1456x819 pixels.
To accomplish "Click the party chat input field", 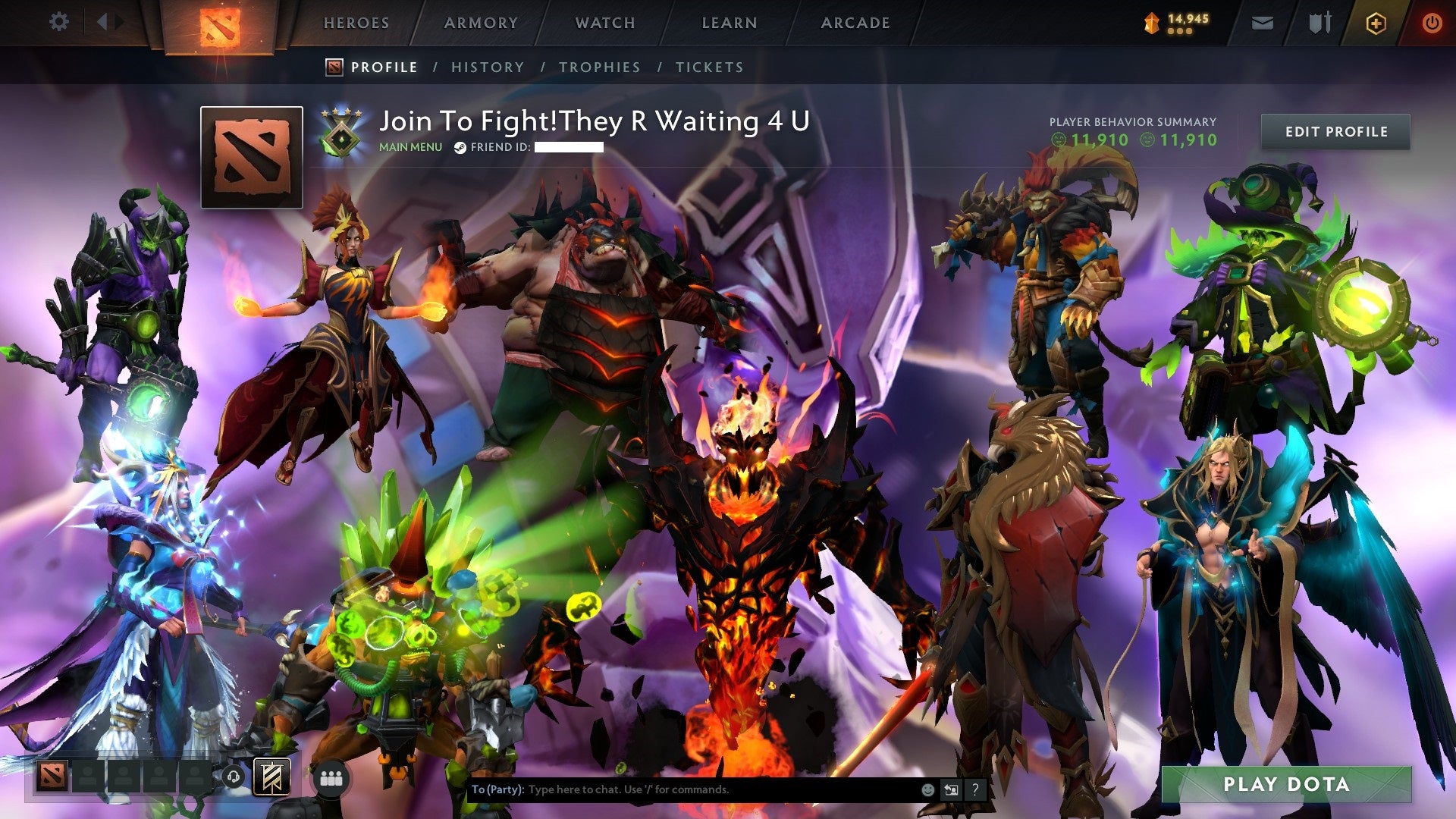I will 682,789.
